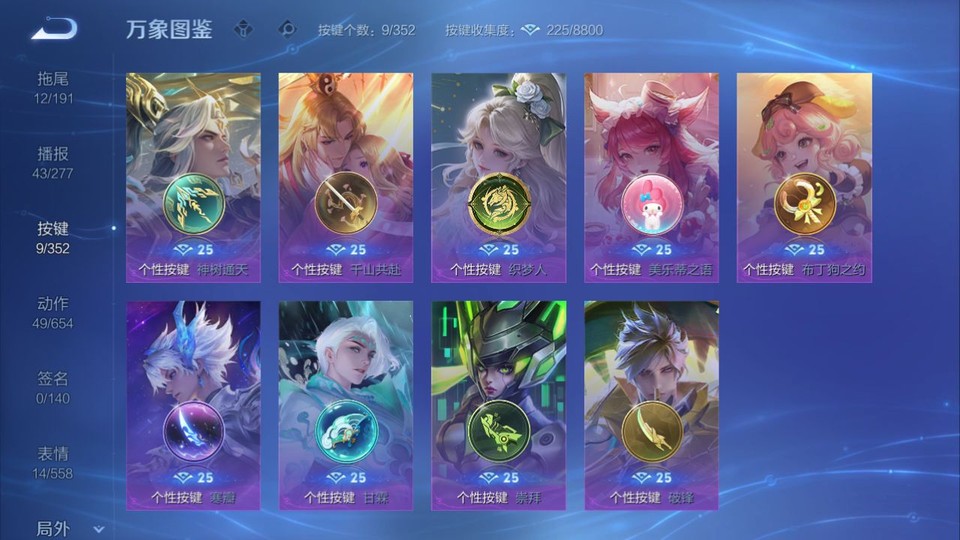Viewport: 960px width, 540px height.
Task: Choose the 千山共赴 button skin card
Action: (346, 177)
